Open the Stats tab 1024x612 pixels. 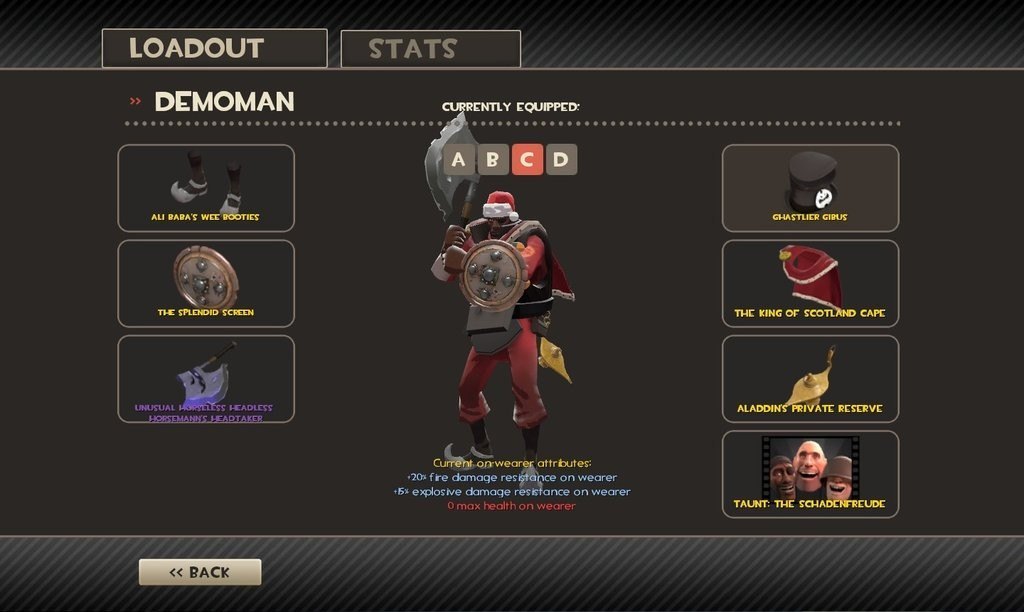(x=430, y=49)
